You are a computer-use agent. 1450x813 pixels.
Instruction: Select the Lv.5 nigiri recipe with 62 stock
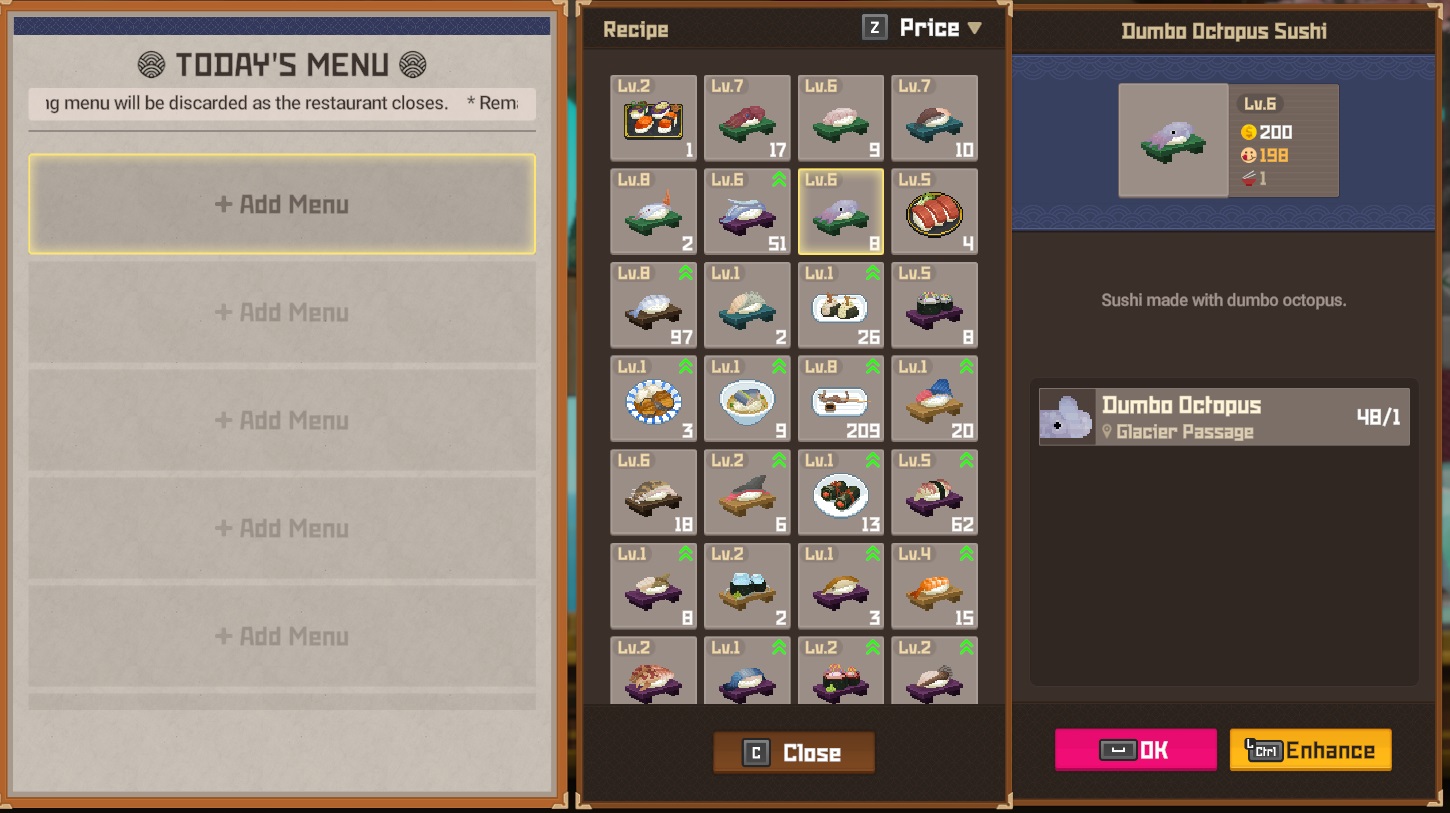[935, 492]
